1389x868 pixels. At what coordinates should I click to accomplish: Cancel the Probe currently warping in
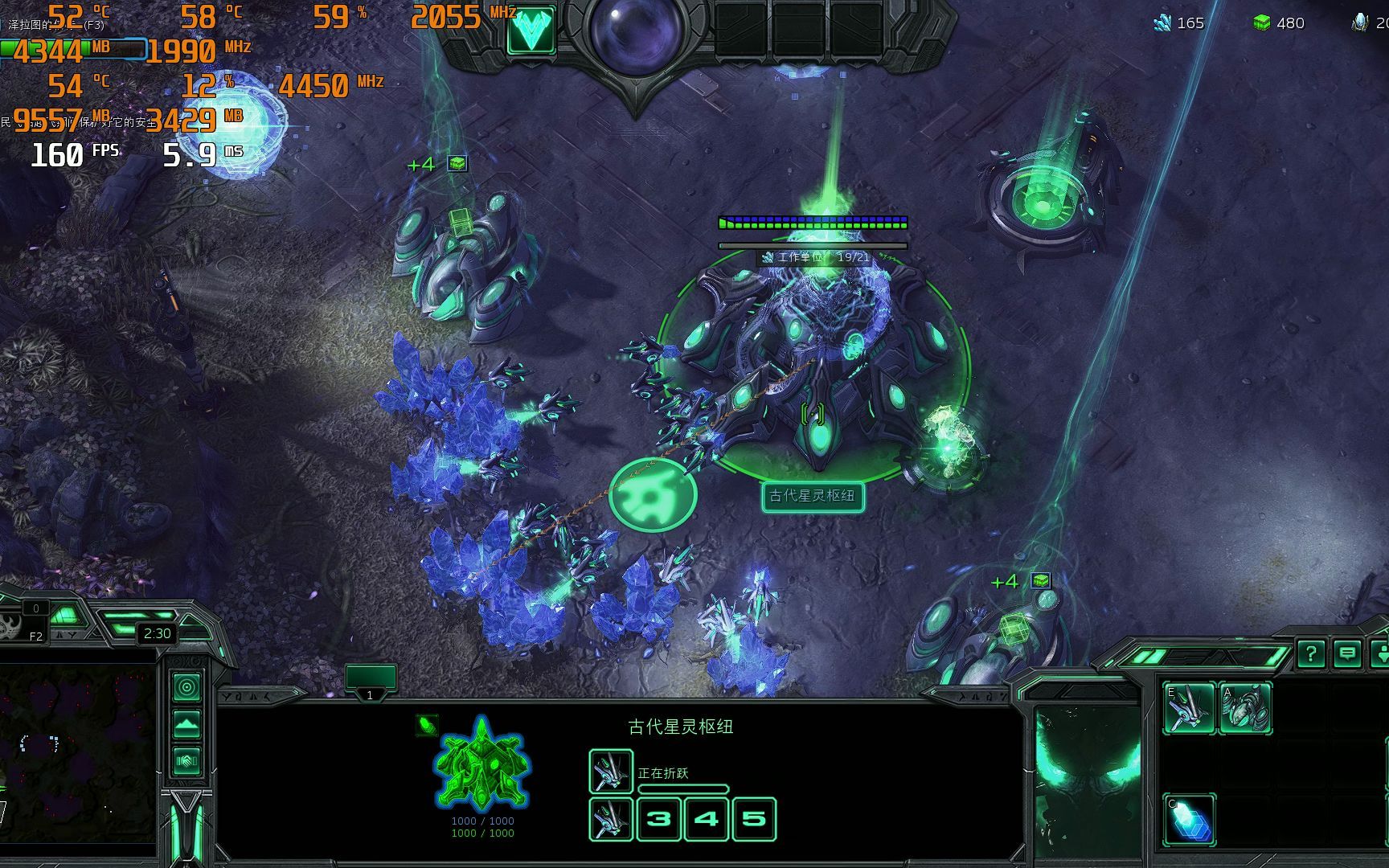pos(610,772)
